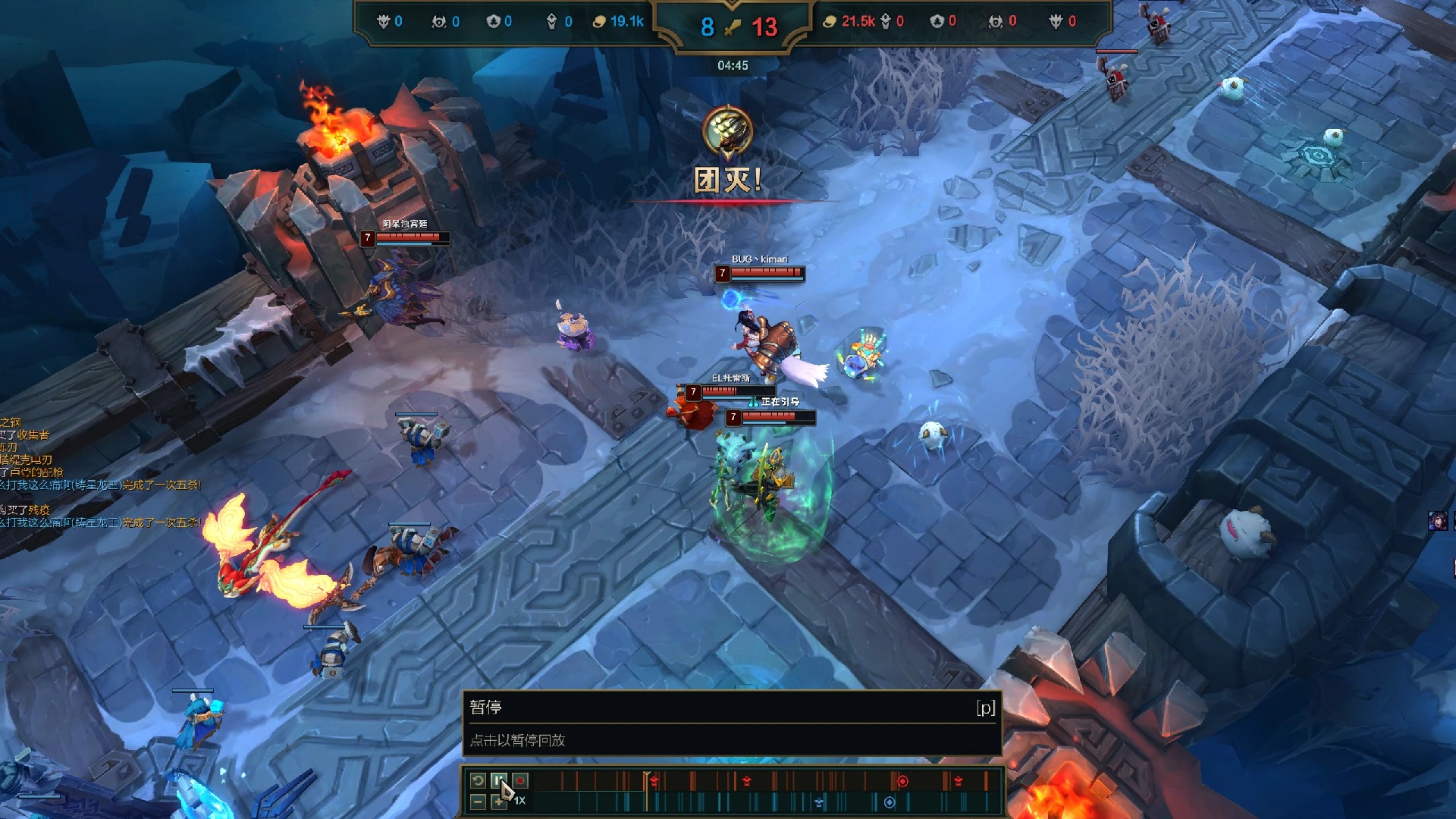The image size is (1456, 819).
Task: Pause the replay playback
Action: (498, 780)
